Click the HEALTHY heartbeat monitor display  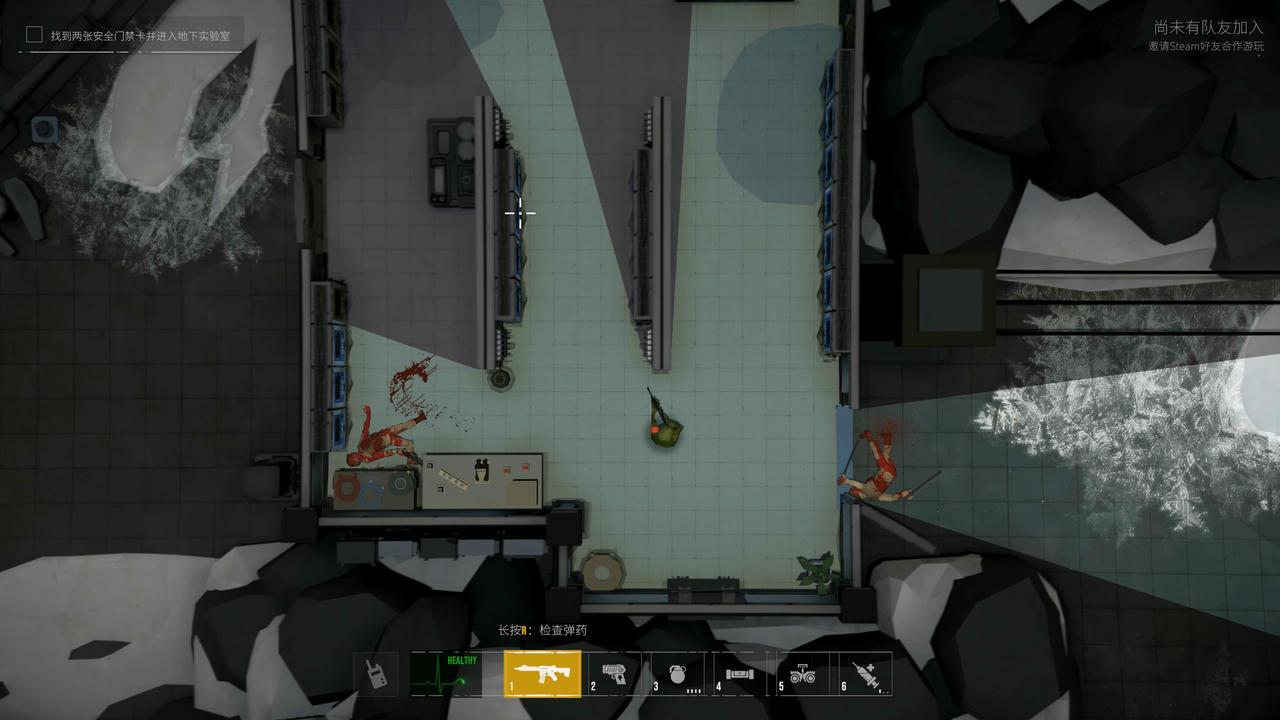[446, 674]
